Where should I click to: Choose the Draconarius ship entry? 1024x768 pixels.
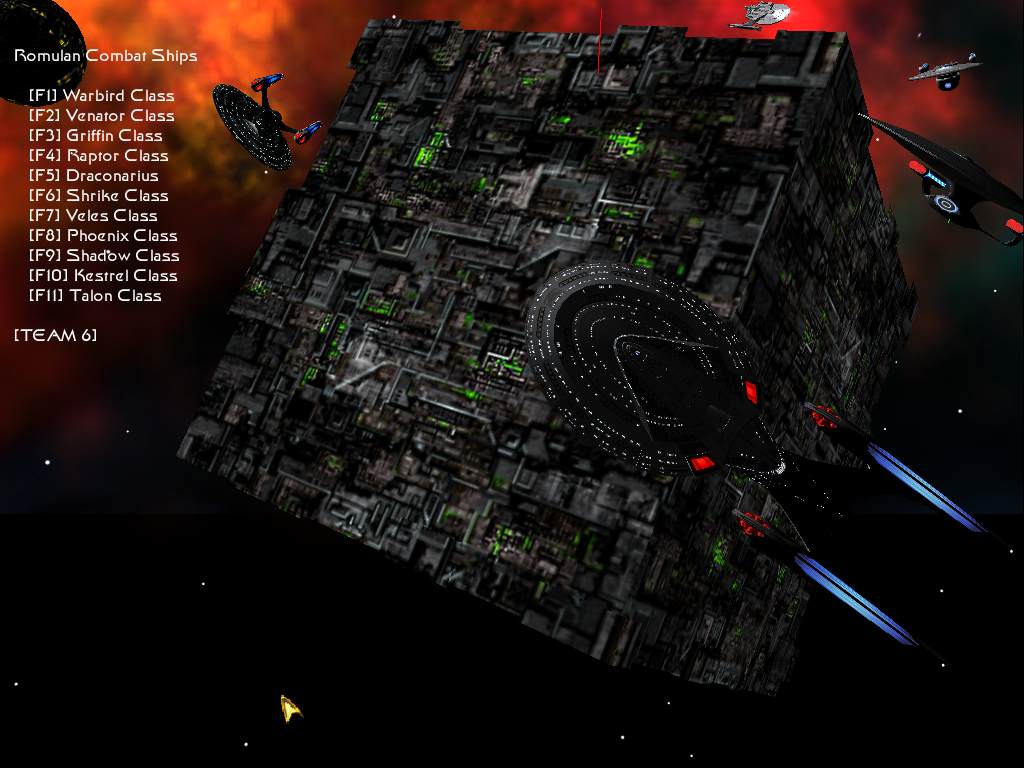coord(94,176)
